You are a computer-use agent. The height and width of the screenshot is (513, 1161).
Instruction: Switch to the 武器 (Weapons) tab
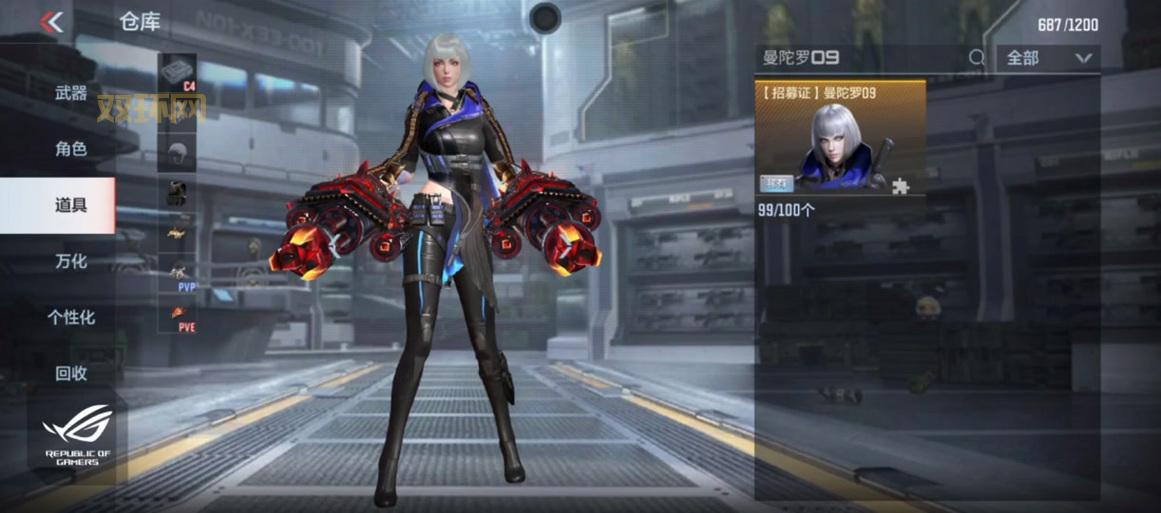click(71, 94)
